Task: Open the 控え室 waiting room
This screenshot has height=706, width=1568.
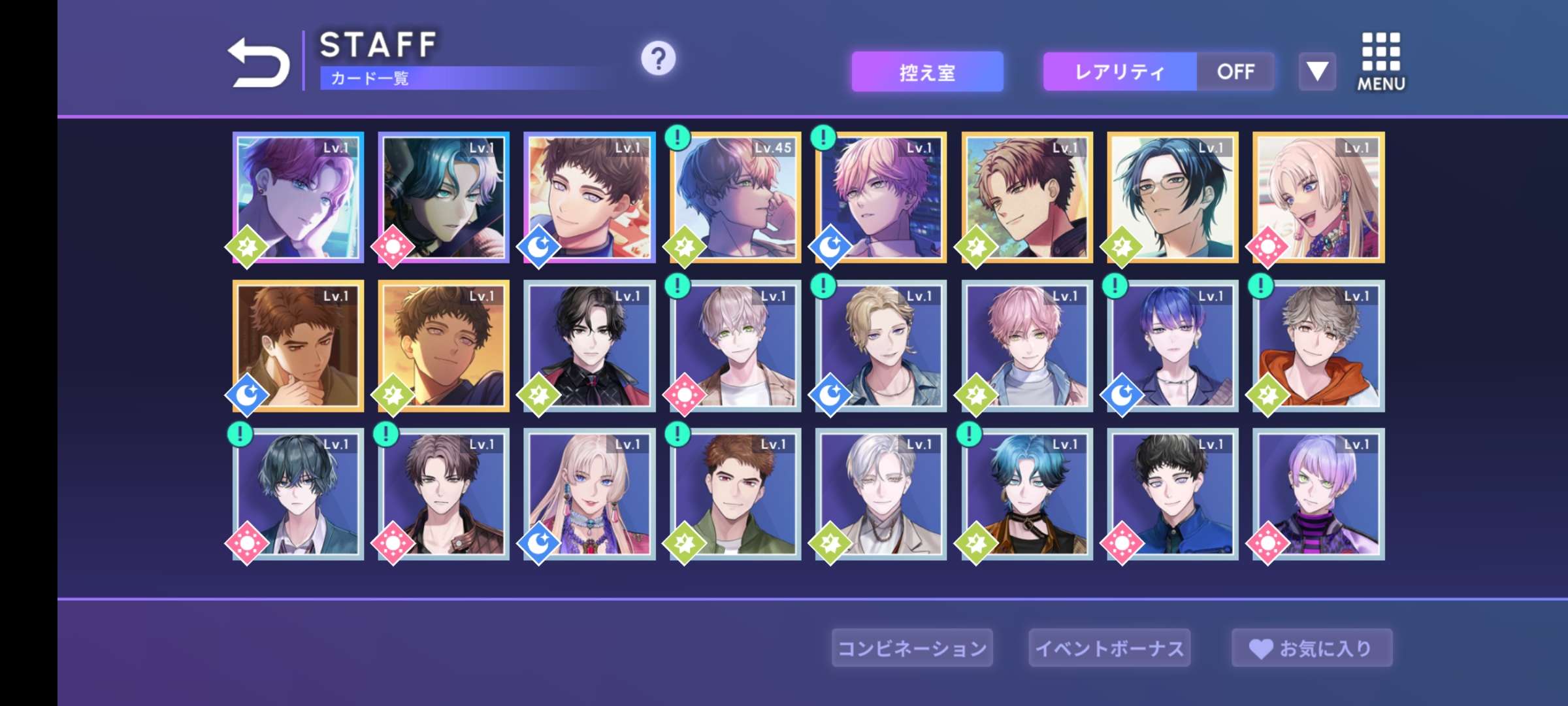Action: point(927,72)
